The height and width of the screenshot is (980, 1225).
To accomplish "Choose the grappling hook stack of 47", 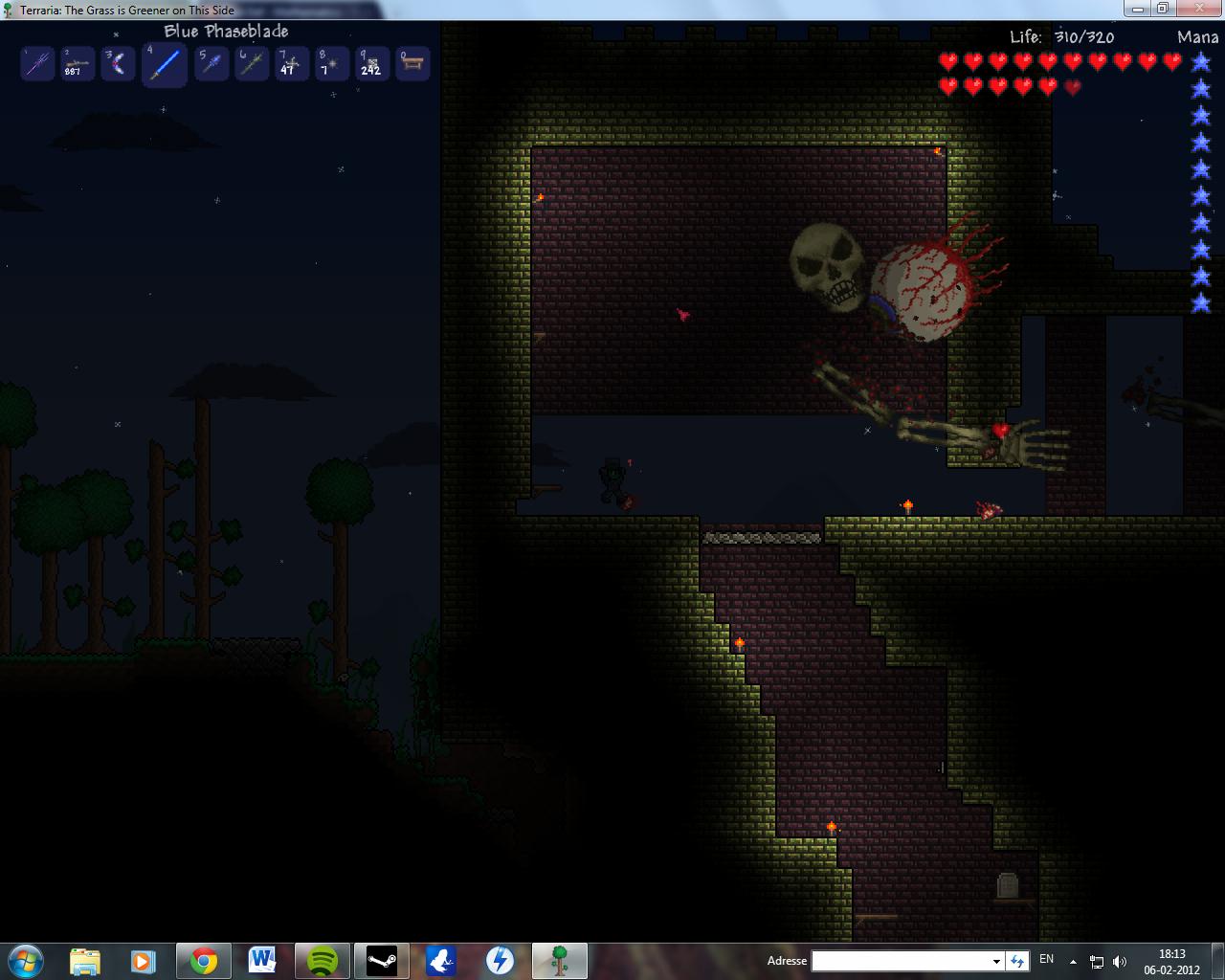I will 291,64.
